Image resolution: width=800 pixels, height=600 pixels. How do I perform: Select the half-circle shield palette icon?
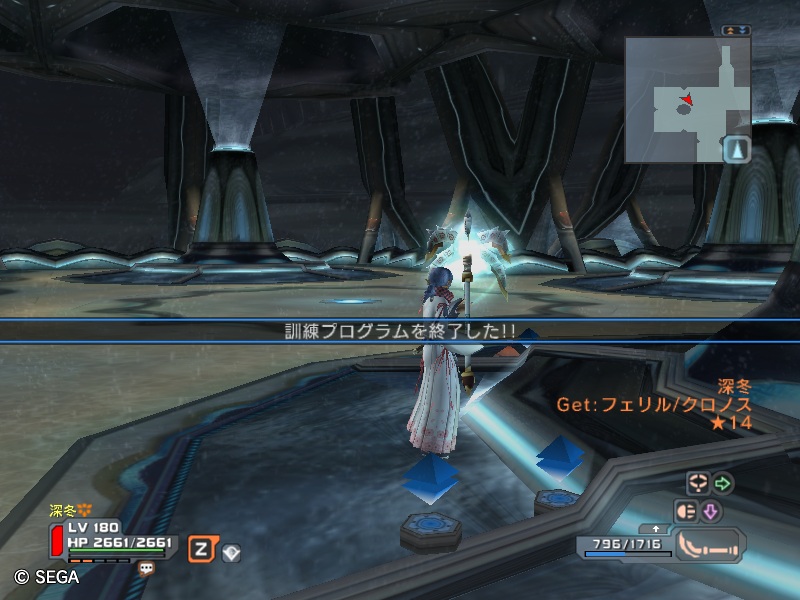tap(687, 512)
